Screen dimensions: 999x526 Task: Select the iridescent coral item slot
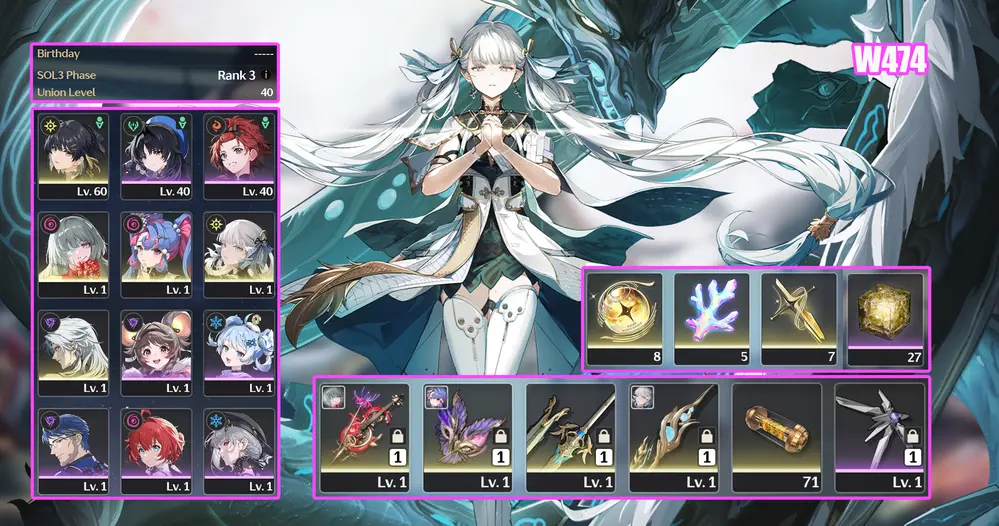(x=711, y=319)
